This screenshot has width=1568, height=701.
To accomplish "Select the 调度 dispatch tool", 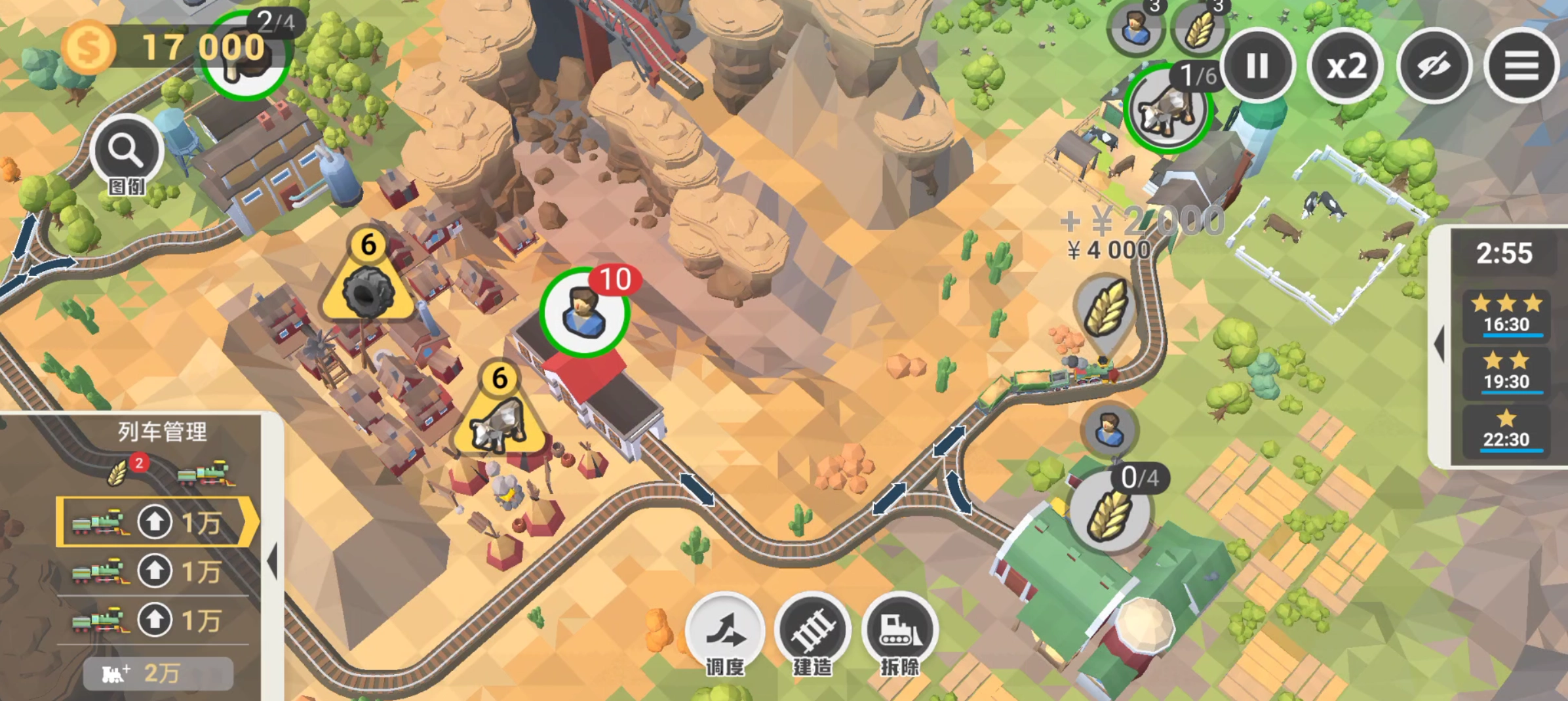I will coord(725,631).
